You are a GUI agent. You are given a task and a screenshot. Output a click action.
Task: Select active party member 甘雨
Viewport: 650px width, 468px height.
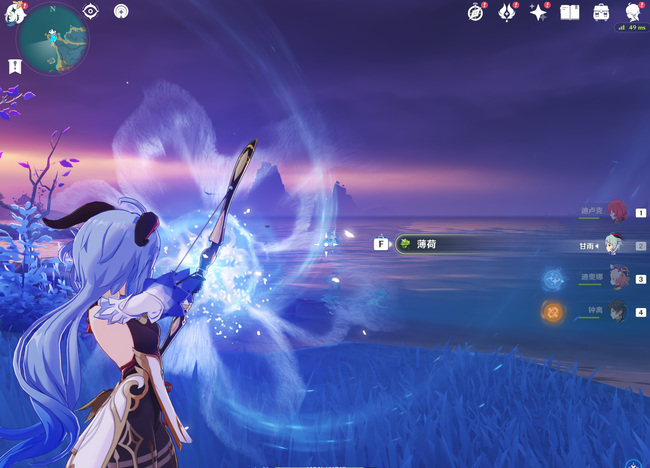614,245
